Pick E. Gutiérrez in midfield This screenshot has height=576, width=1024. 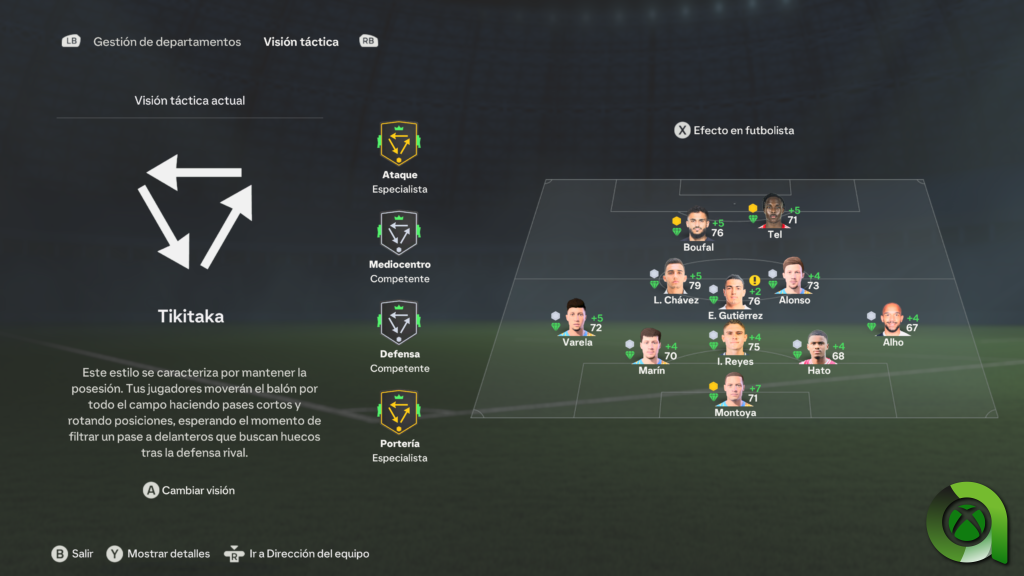pyautogui.click(x=734, y=293)
